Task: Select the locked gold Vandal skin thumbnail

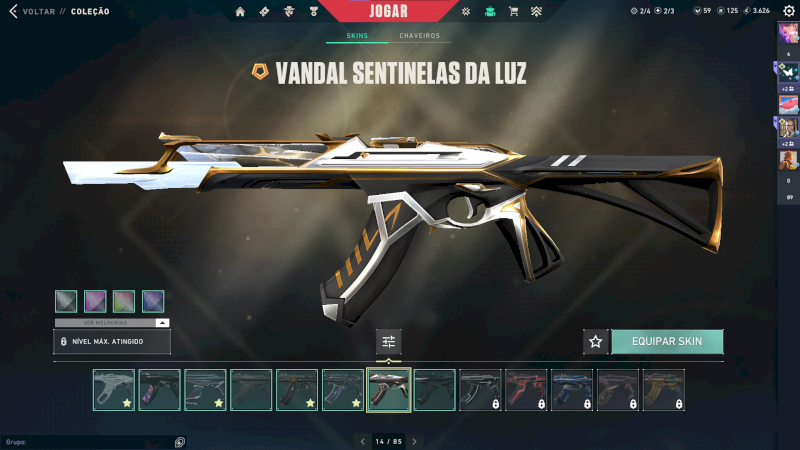Action: click(664, 390)
